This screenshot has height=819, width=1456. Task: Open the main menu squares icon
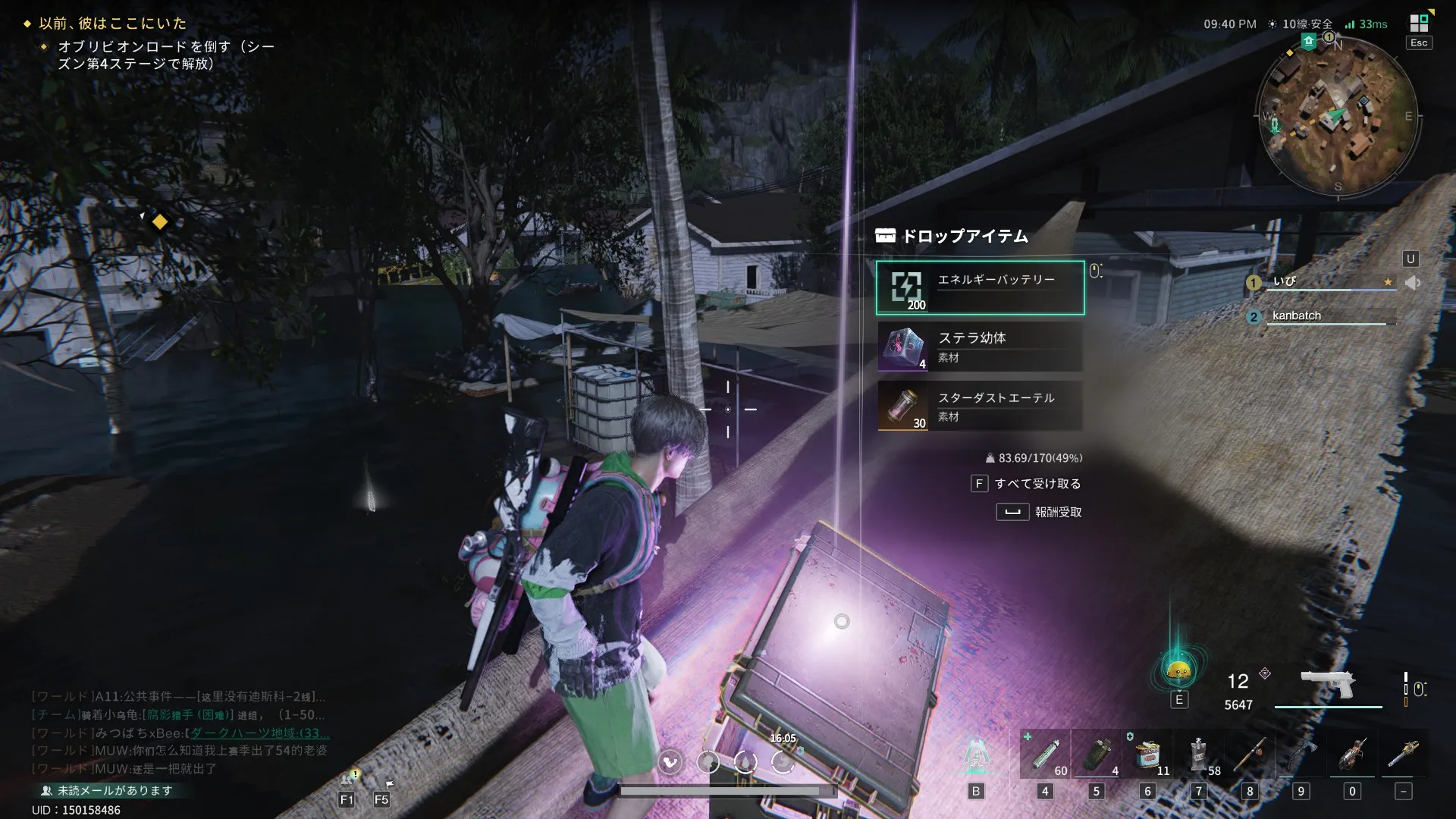pos(1419,24)
